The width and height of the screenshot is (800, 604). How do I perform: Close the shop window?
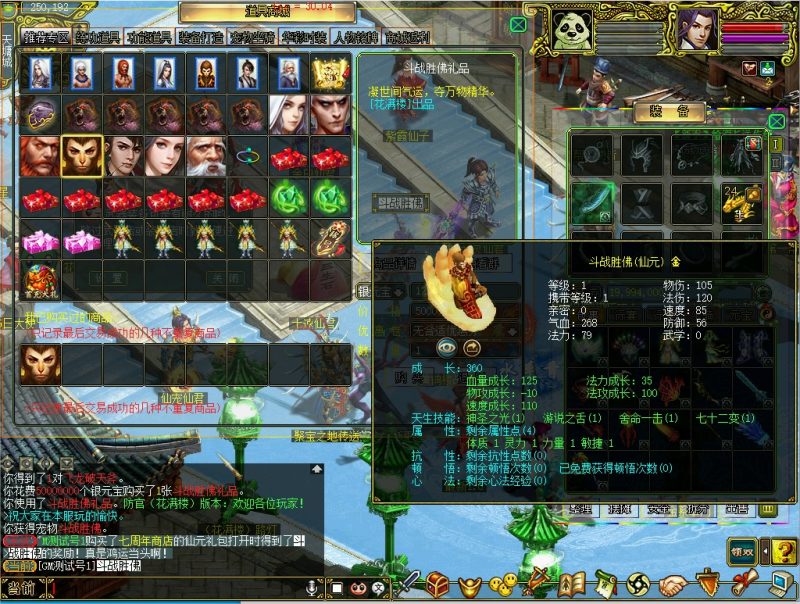(x=519, y=24)
